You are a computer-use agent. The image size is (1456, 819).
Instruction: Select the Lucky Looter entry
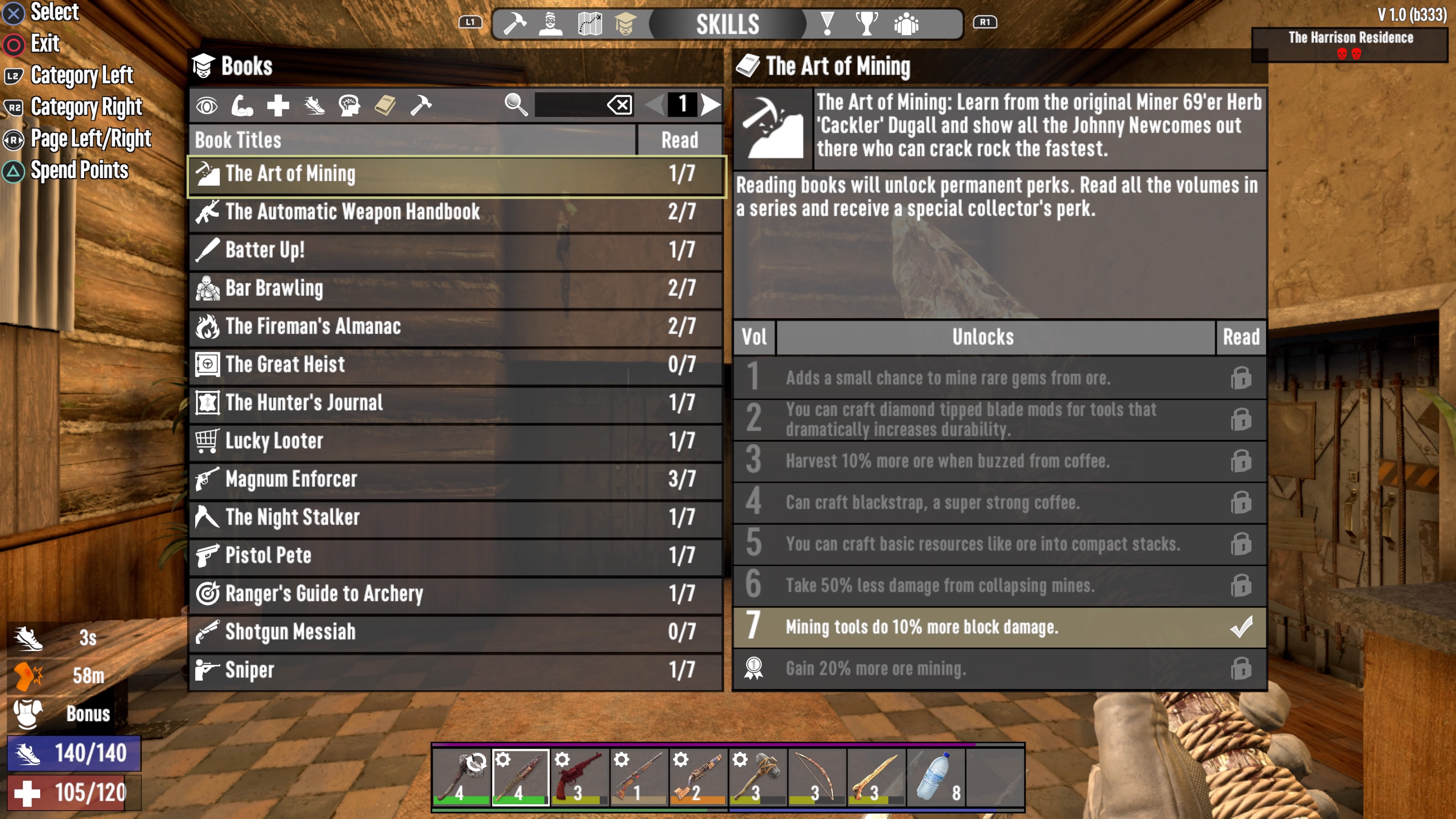click(x=455, y=441)
